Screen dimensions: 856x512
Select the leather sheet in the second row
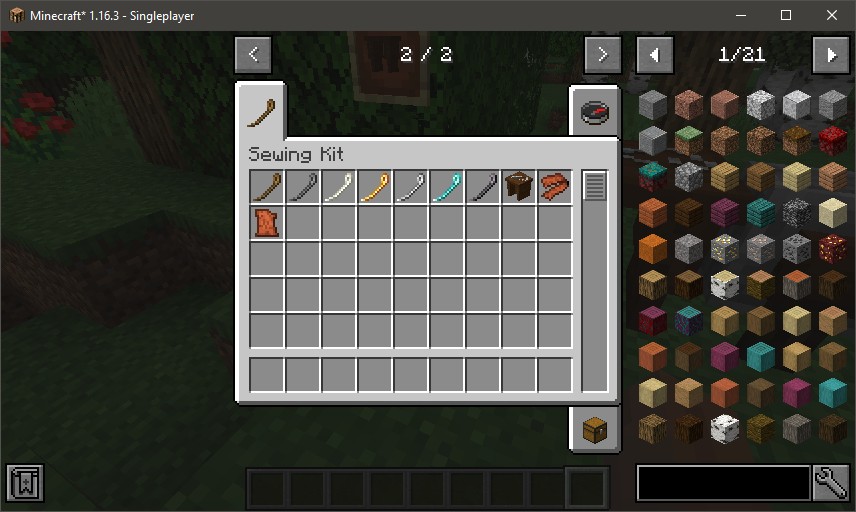point(266,223)
